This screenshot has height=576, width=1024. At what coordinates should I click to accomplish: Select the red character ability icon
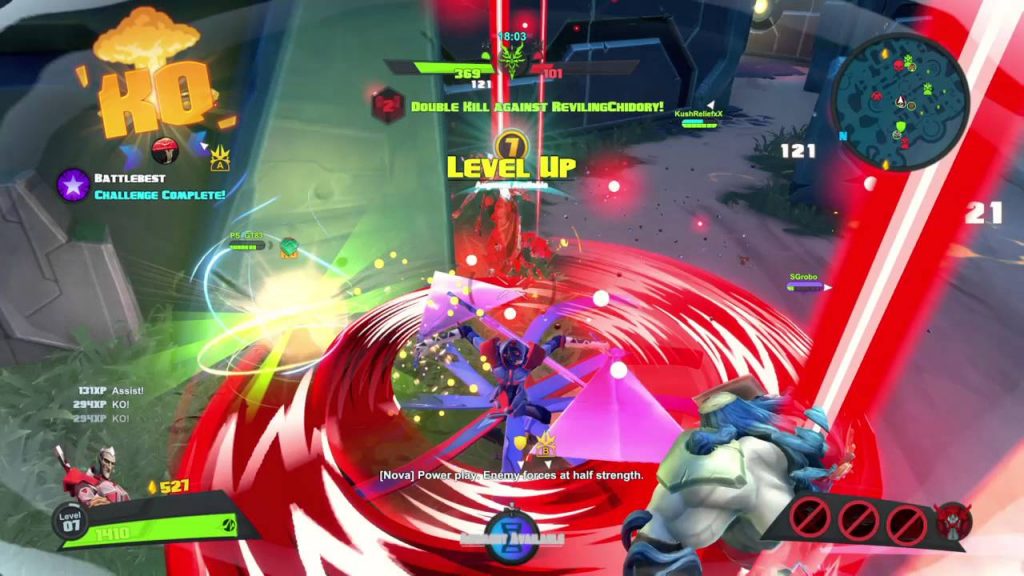951,520
